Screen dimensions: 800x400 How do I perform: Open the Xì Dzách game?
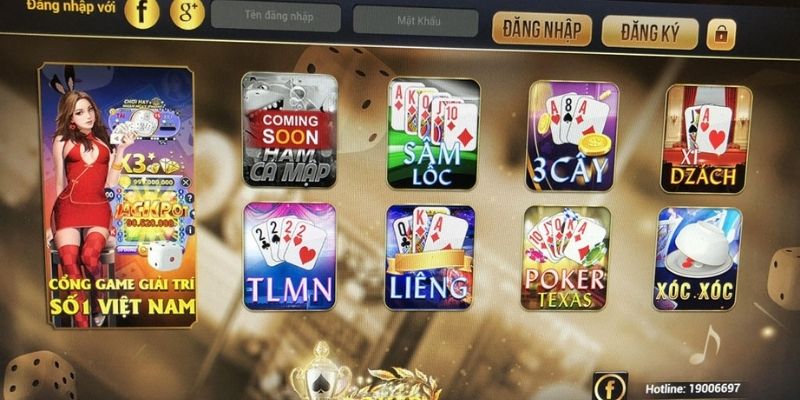tap(701, 138)
